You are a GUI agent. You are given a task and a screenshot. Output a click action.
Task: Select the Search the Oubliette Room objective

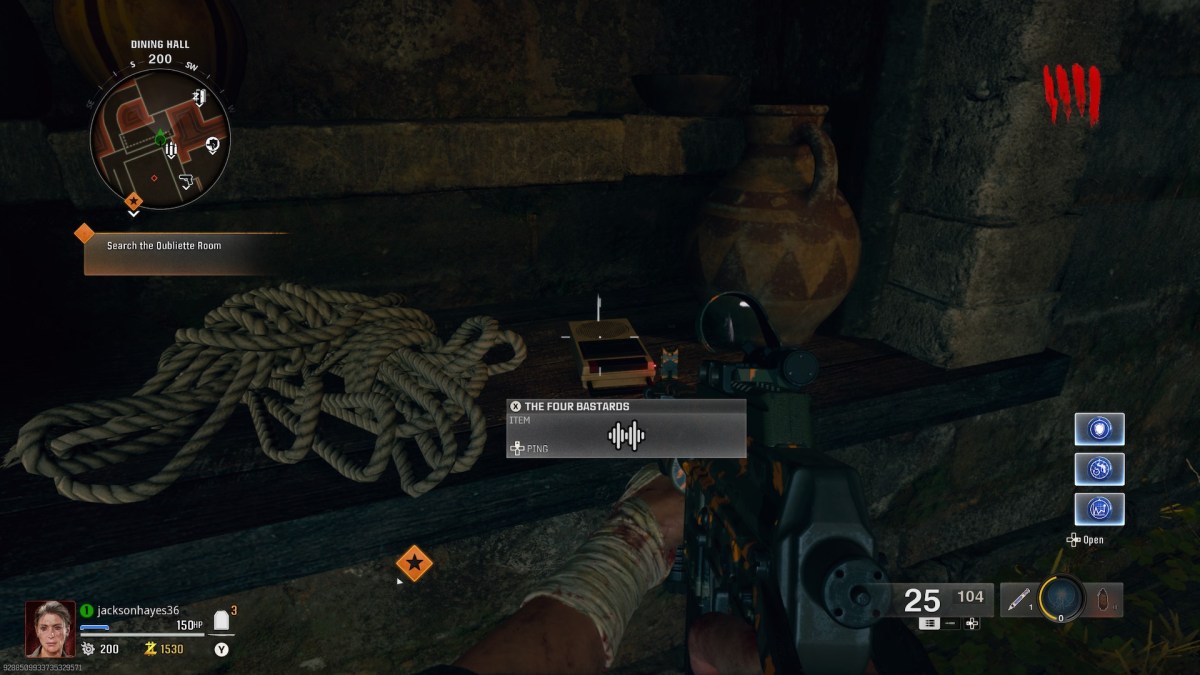(186, 246)
